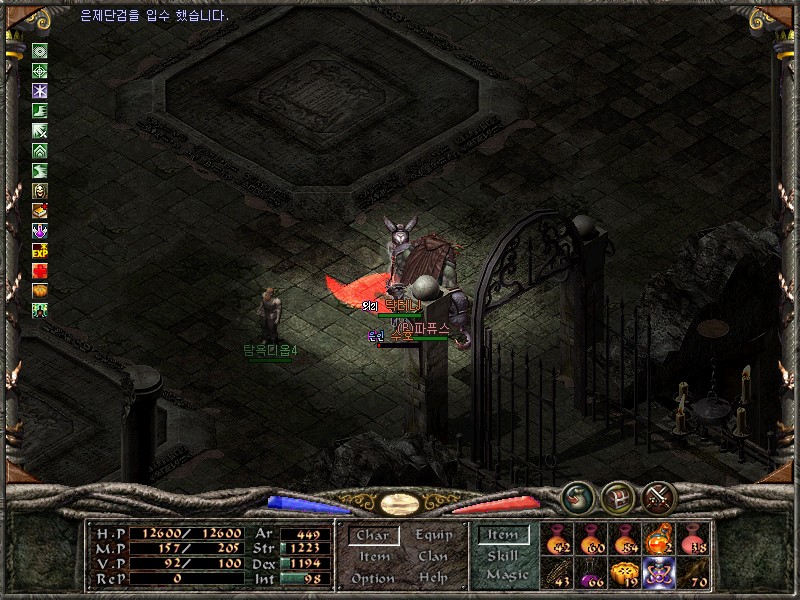Open the Equip menu

pyautogui.click(x=433, y=536)
